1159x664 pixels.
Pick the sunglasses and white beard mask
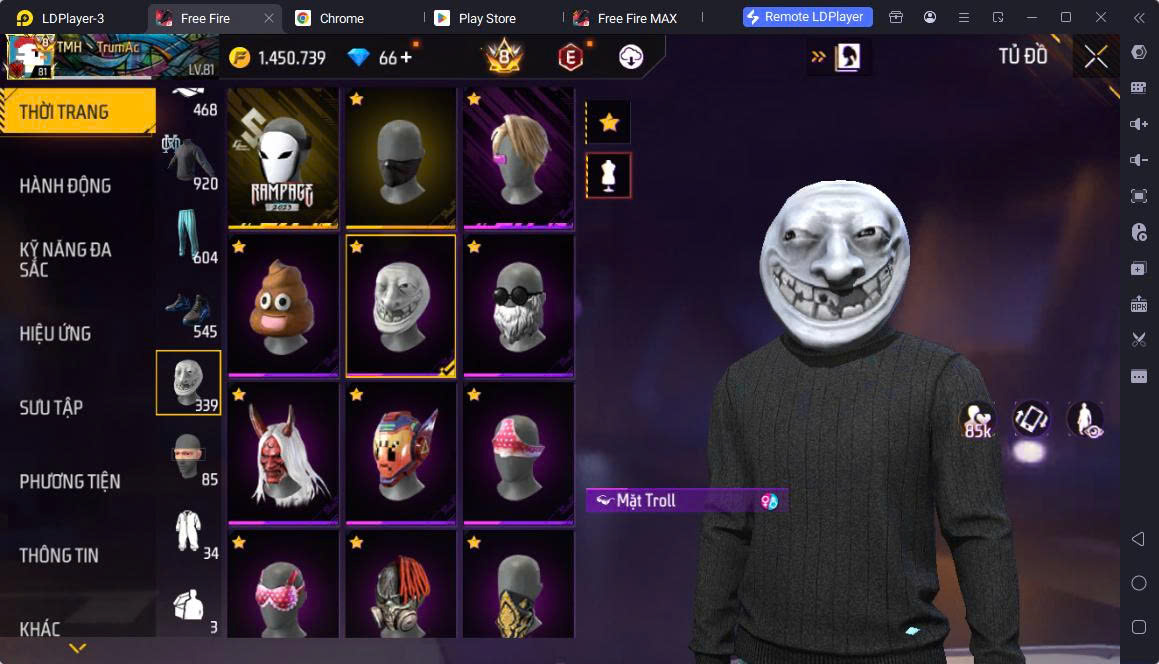click(x=519, y=305)
